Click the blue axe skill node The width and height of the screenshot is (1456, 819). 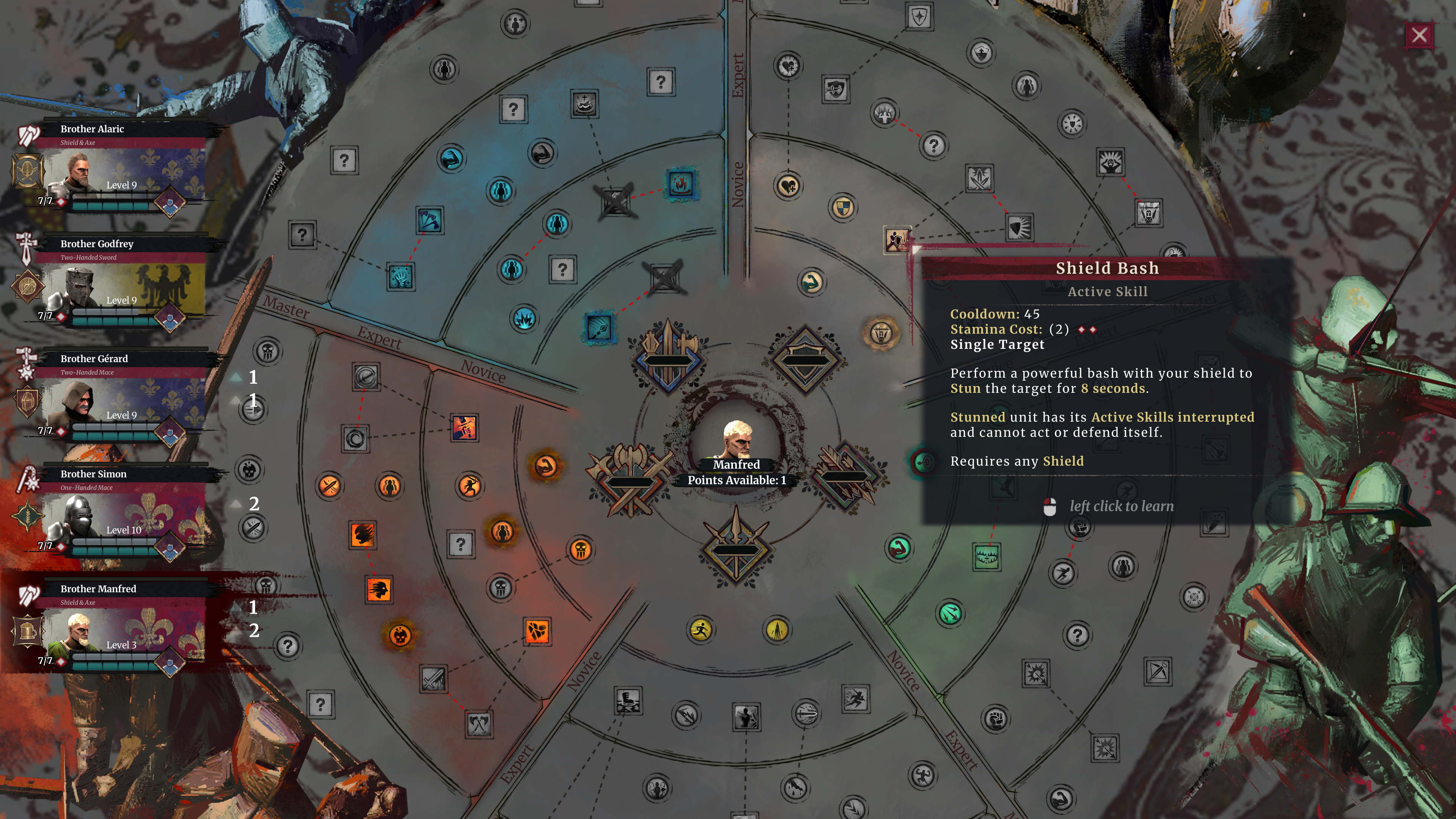pos(430,220)
